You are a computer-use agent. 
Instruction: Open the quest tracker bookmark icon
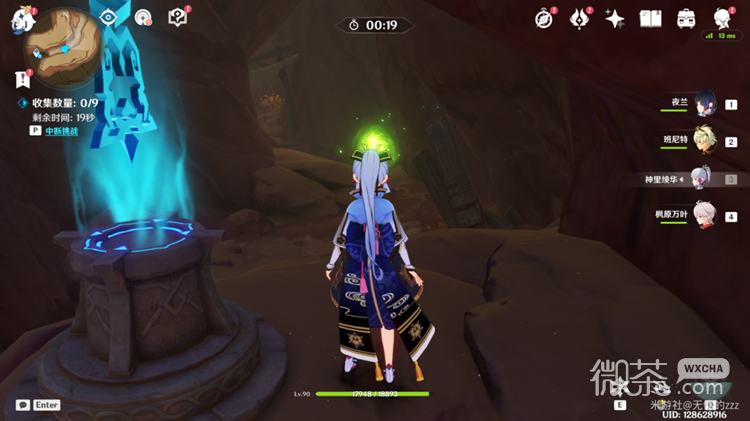22,79
